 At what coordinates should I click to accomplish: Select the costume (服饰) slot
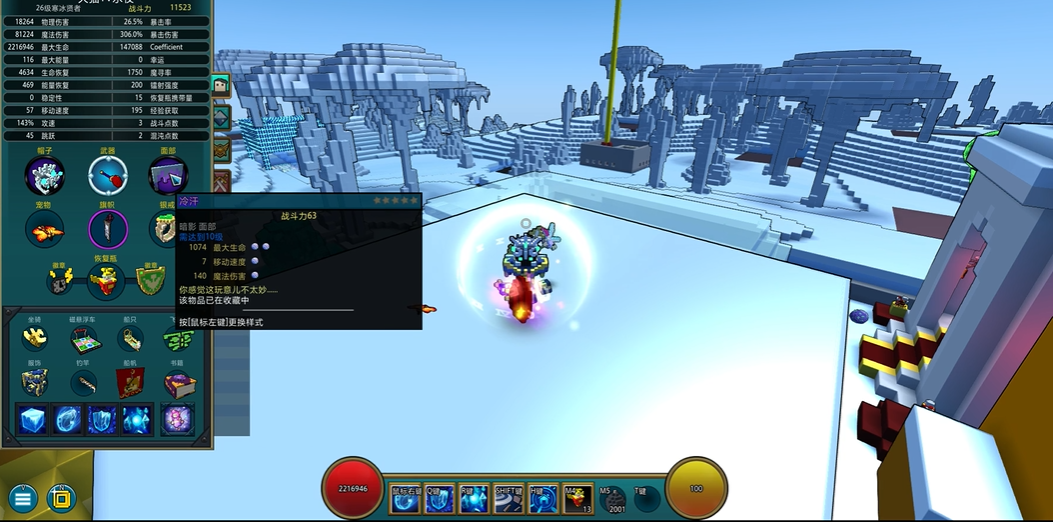pos(35,381)
